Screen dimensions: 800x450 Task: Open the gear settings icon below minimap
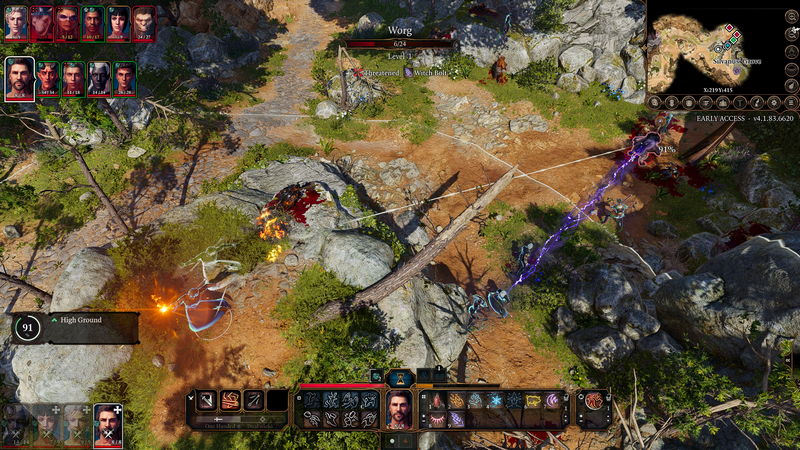(771, 102)
